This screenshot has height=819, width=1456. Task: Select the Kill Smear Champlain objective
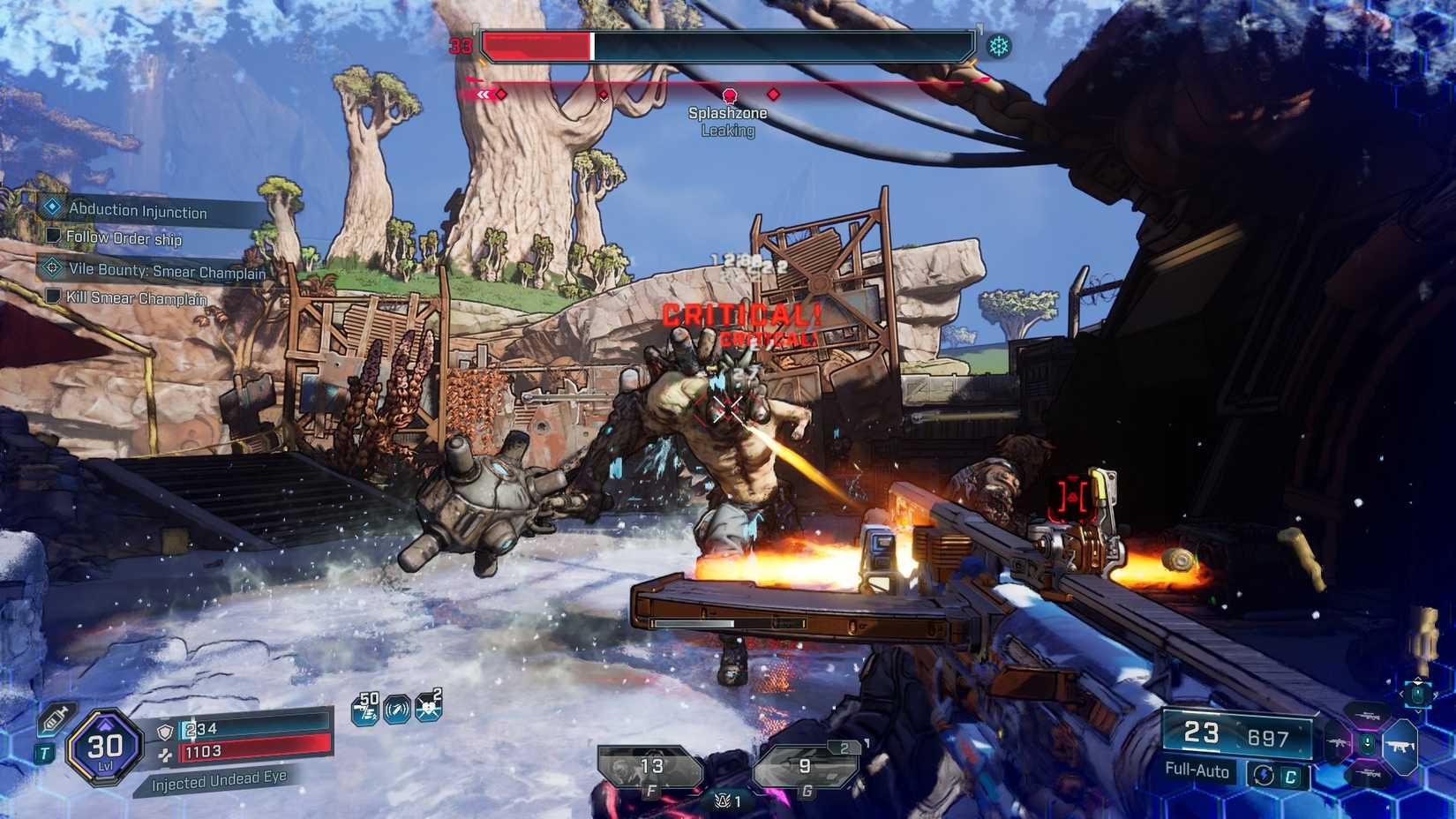136,298
